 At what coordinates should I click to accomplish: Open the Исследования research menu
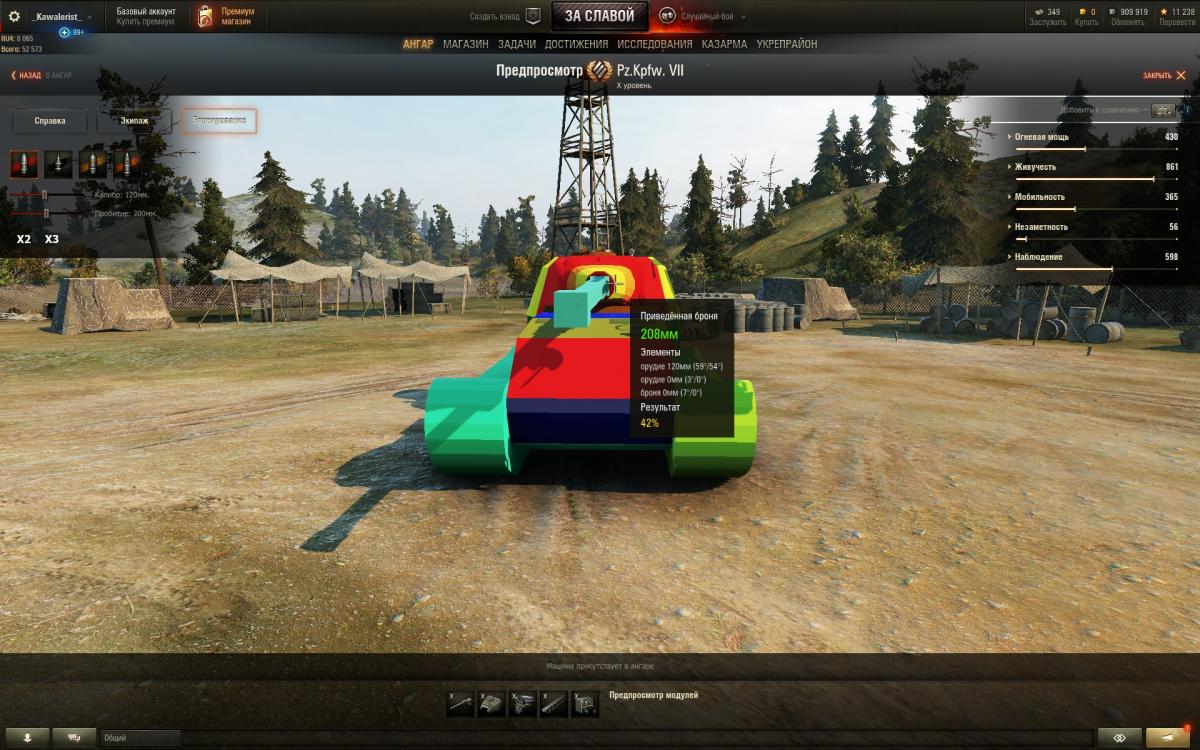(x=654, y=44)
